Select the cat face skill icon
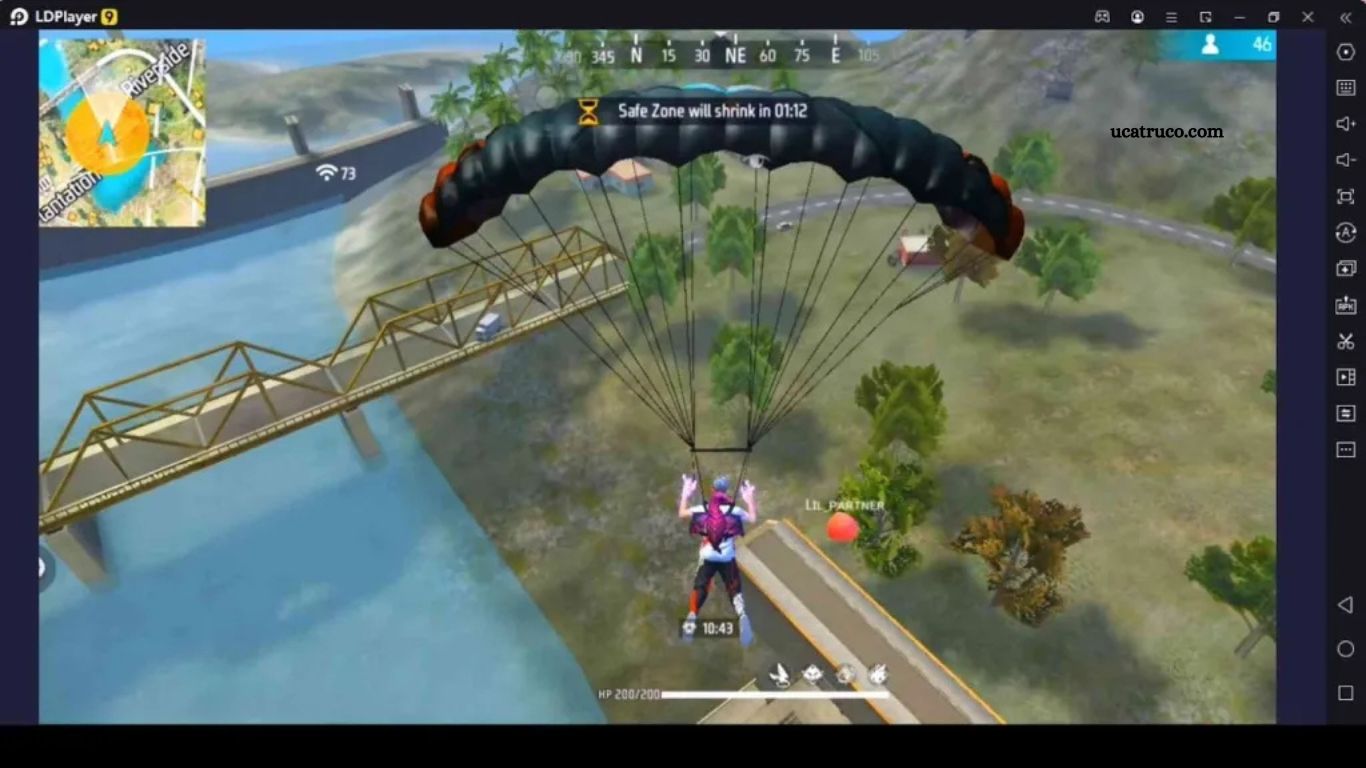This screenshot has height=768, width=1366. click(813, 675)
